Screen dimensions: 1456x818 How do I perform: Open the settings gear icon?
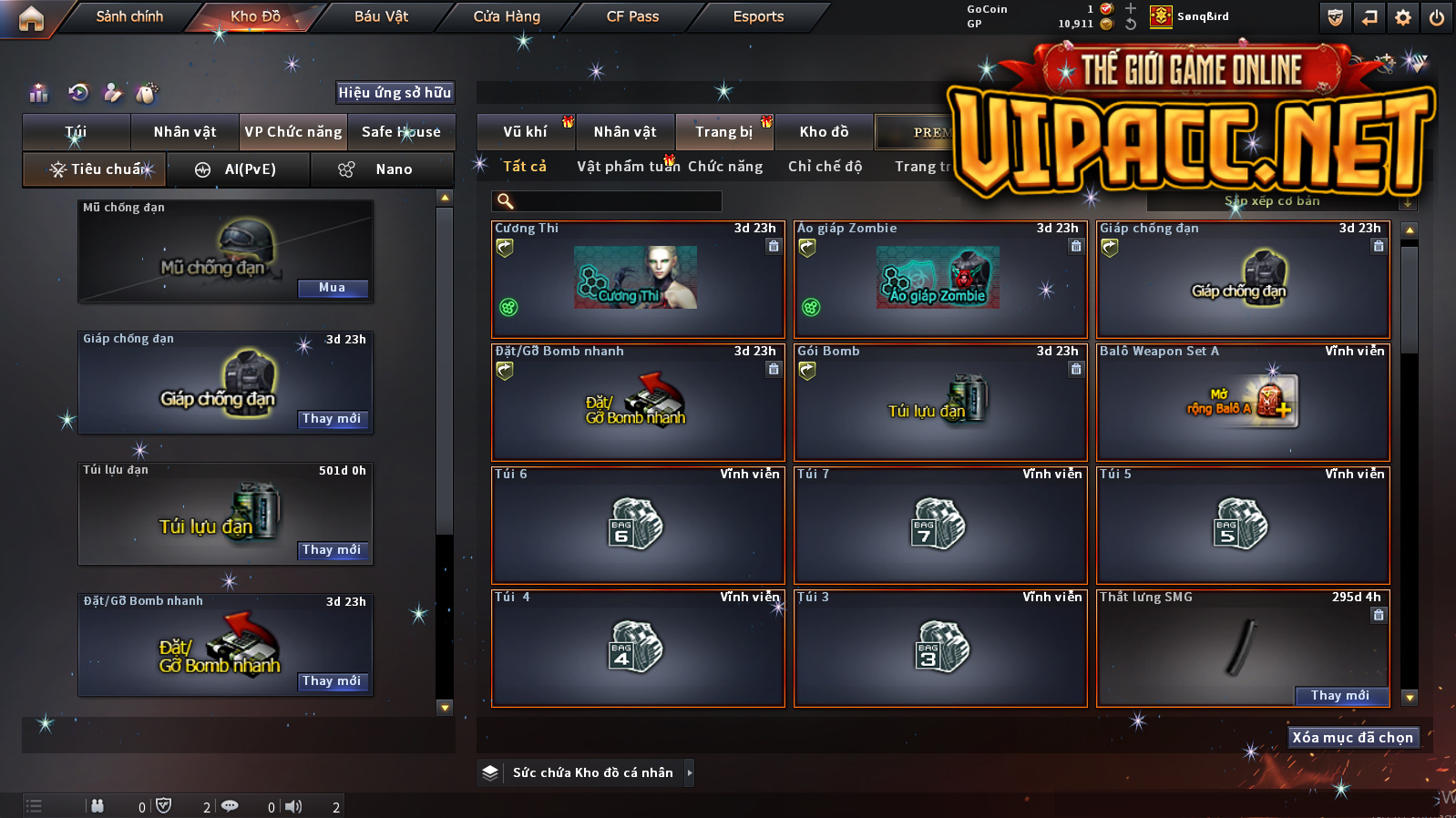pos(1403,17)
